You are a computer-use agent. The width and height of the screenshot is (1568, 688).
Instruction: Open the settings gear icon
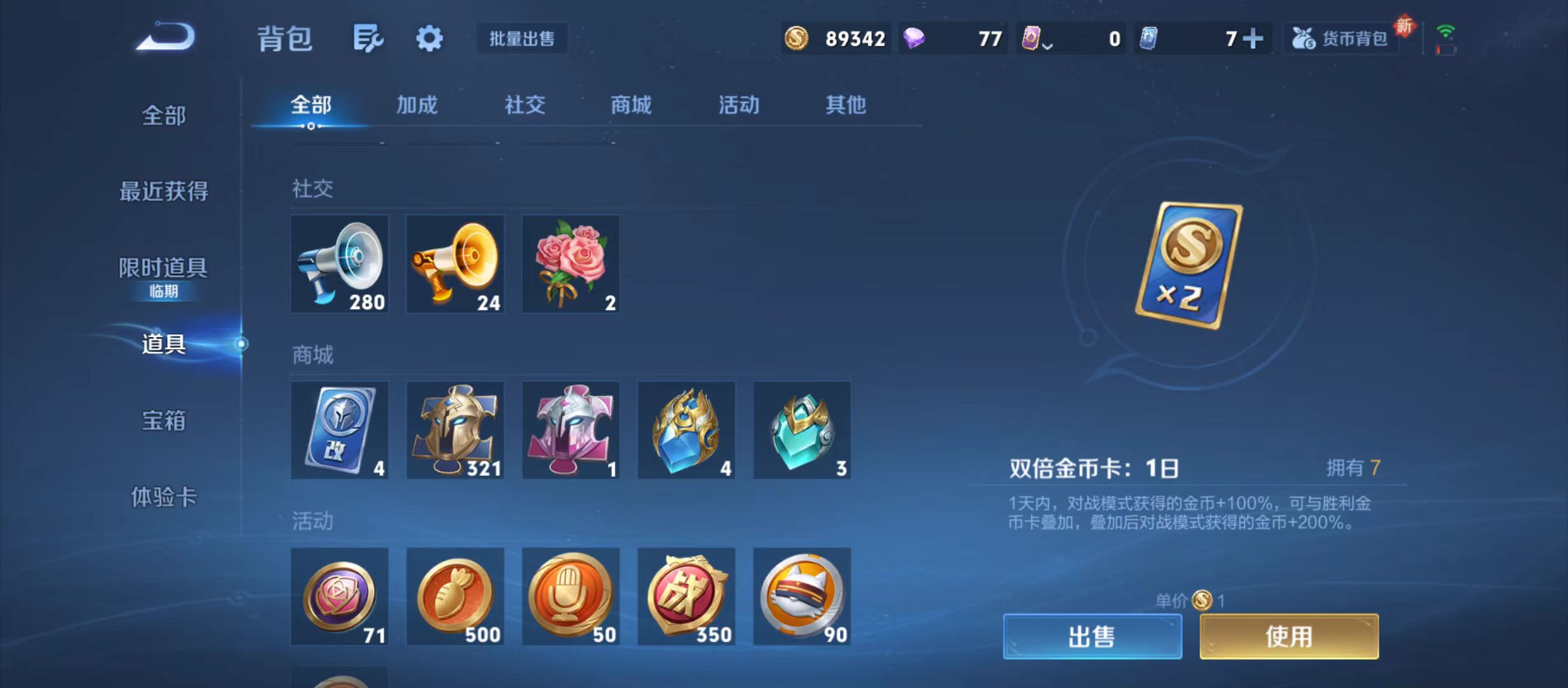click(x=428, y=38)
